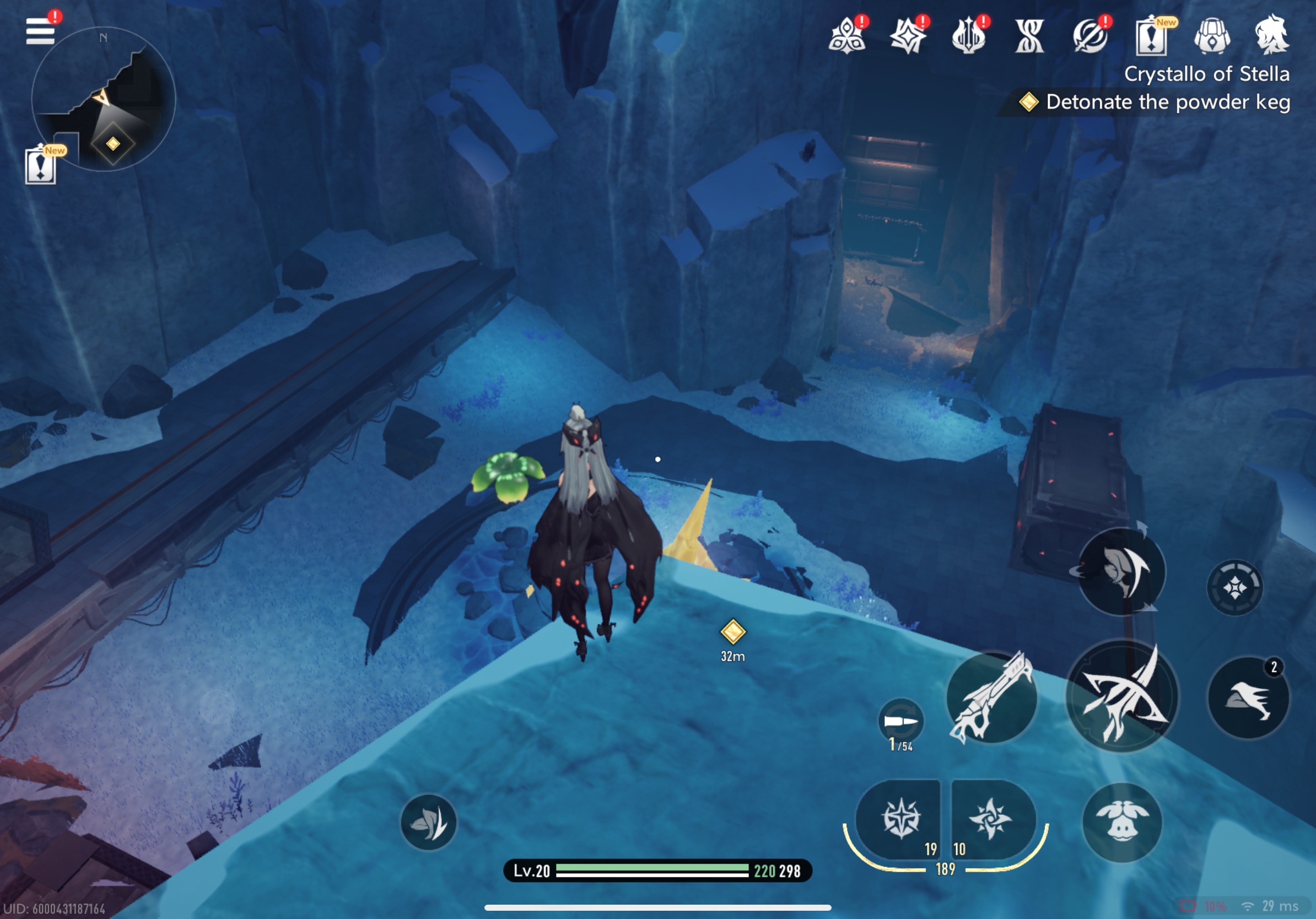Tap the hourglass-shaped top bar icon
Screen dimensions: 1316x919
coord(1029,37)
